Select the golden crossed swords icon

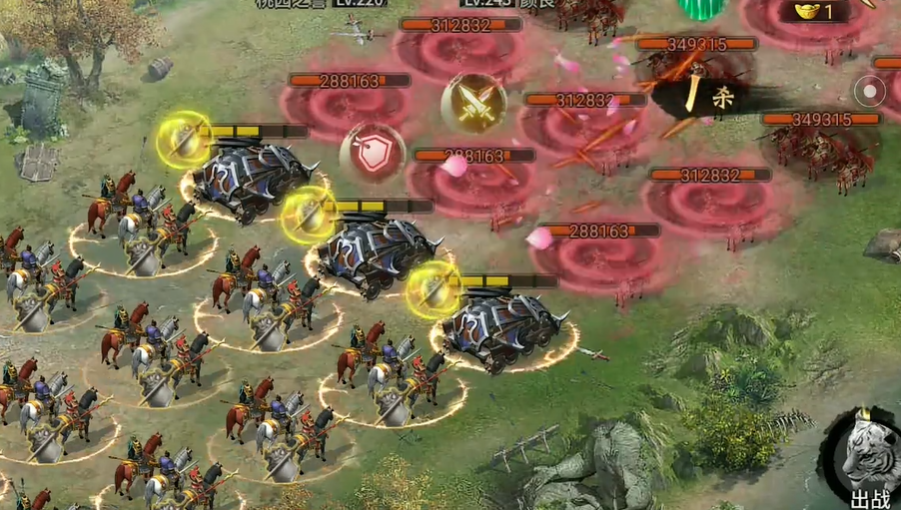coord(473,101)
